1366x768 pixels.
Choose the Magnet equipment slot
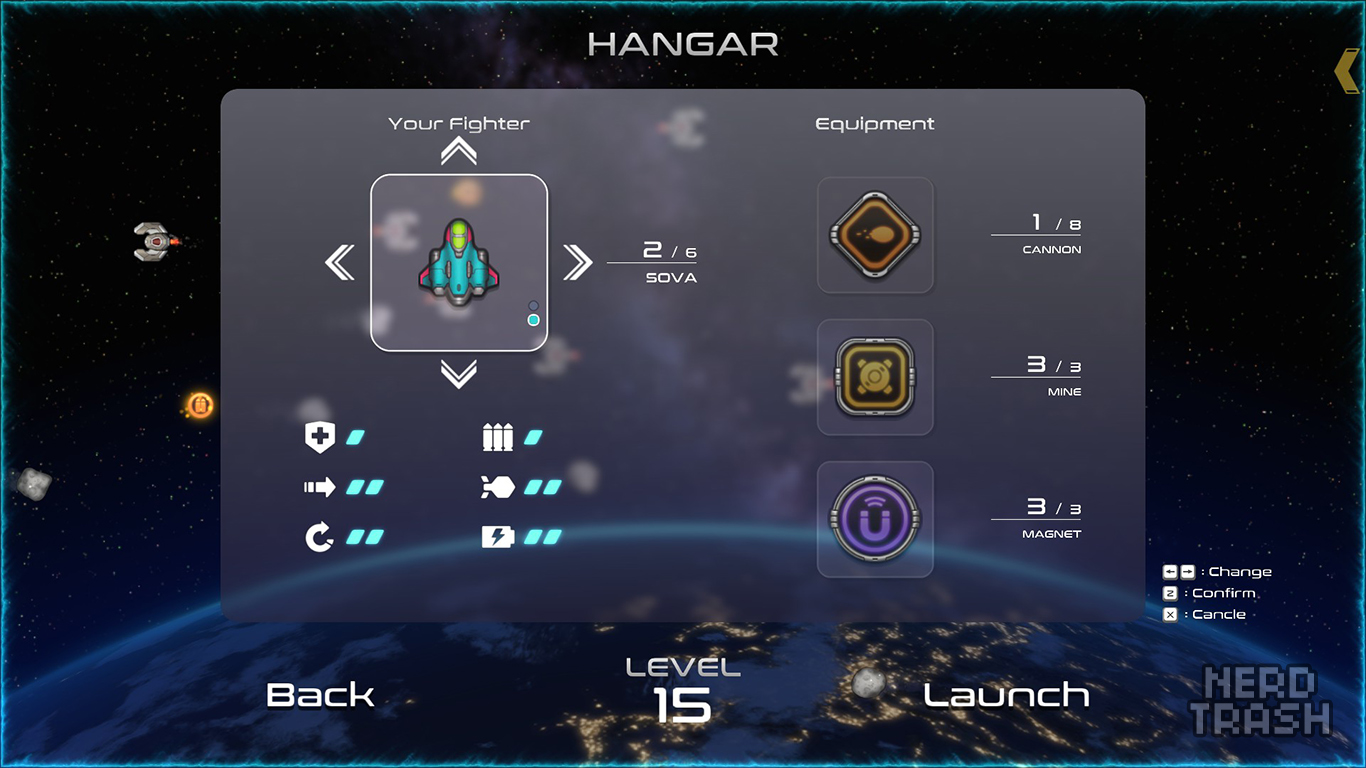pos(875,519)
